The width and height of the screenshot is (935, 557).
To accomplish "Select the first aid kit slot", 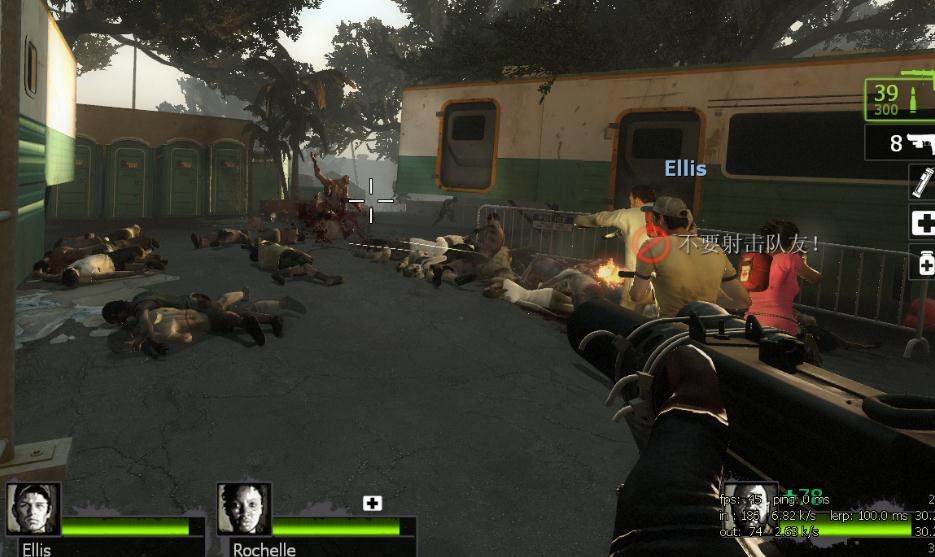I will (x=922, y=223).
